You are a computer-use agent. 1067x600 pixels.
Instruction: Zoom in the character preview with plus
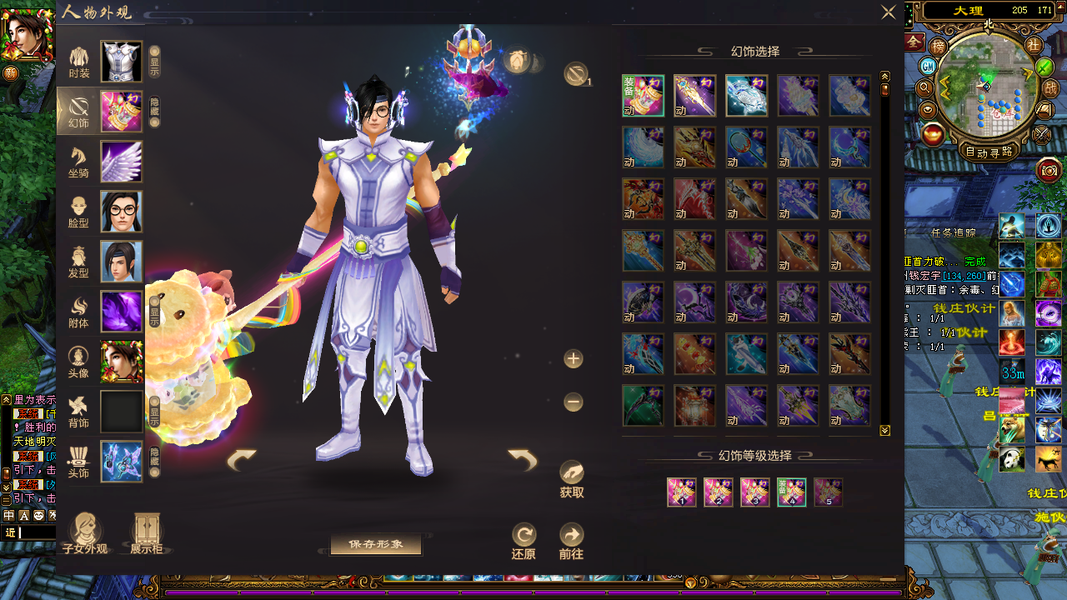pos(573,359)
